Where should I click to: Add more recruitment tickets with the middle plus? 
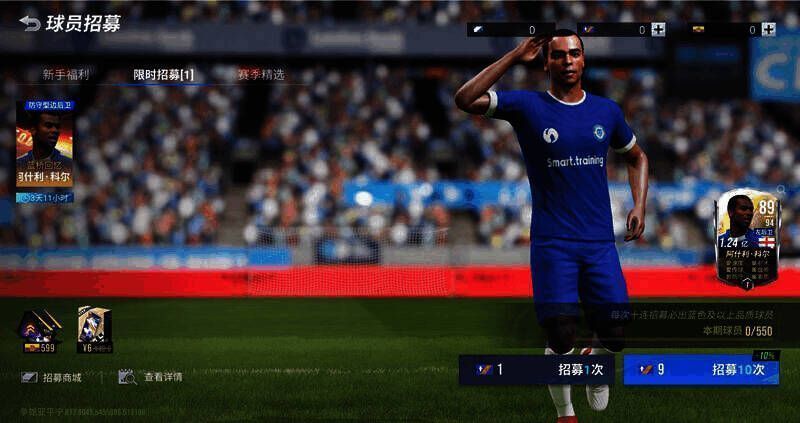(658, 30)
